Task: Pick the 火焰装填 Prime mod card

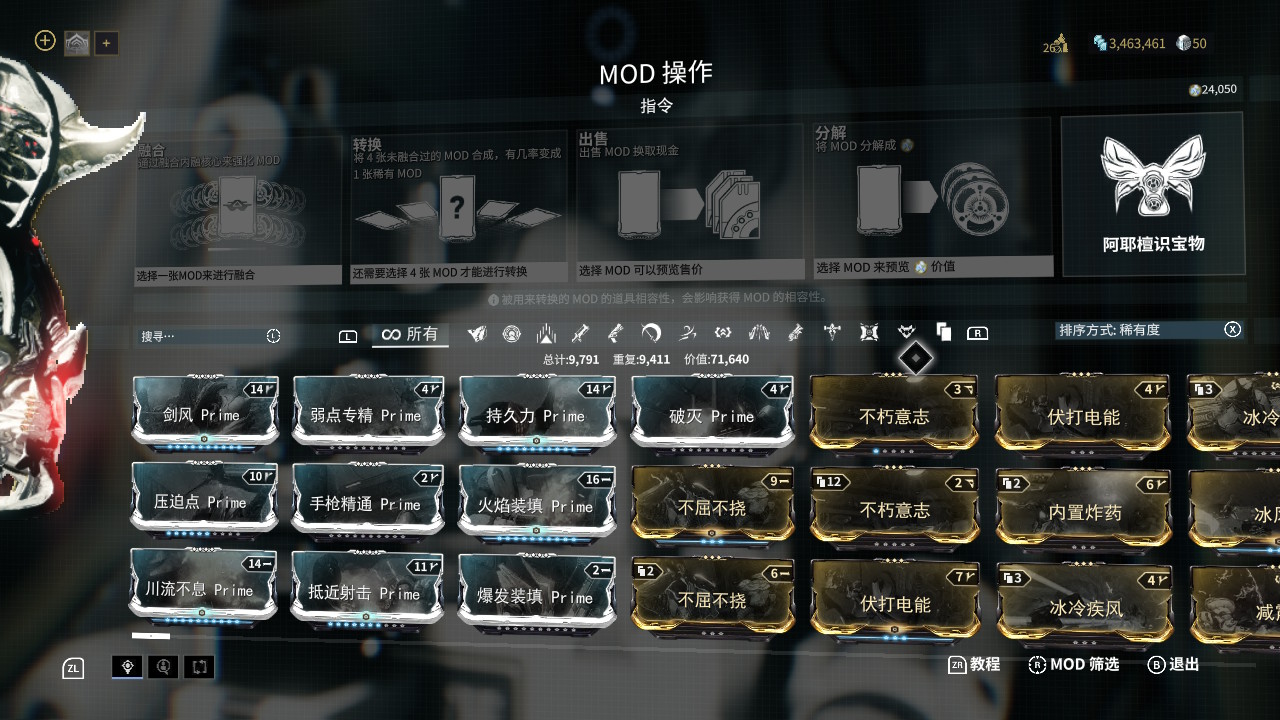Action: [x=536, y=506]
